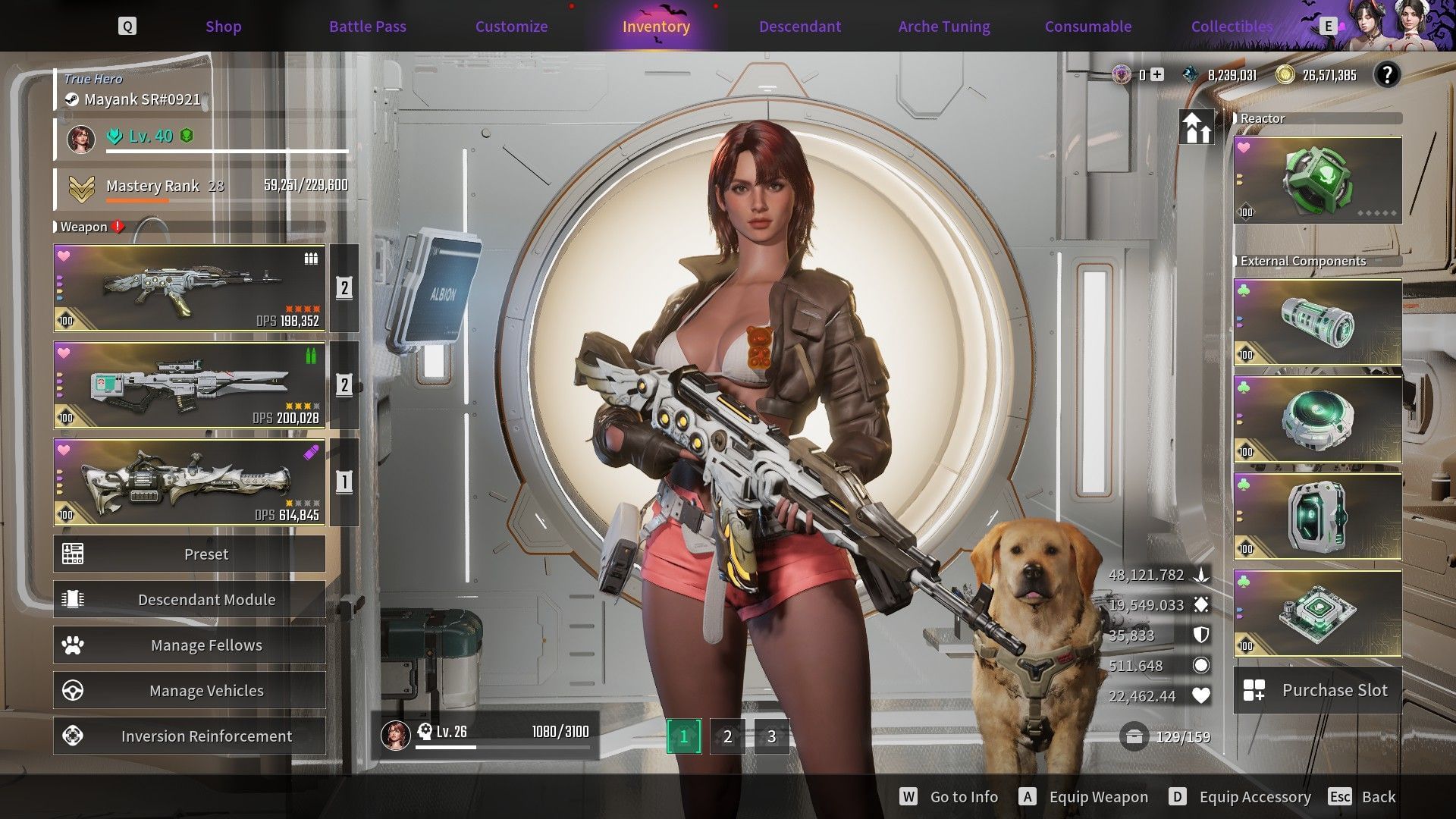This screenshot has width=1456, height=819.
Task: Select loadout preset 2
Action: pos(726,735)
